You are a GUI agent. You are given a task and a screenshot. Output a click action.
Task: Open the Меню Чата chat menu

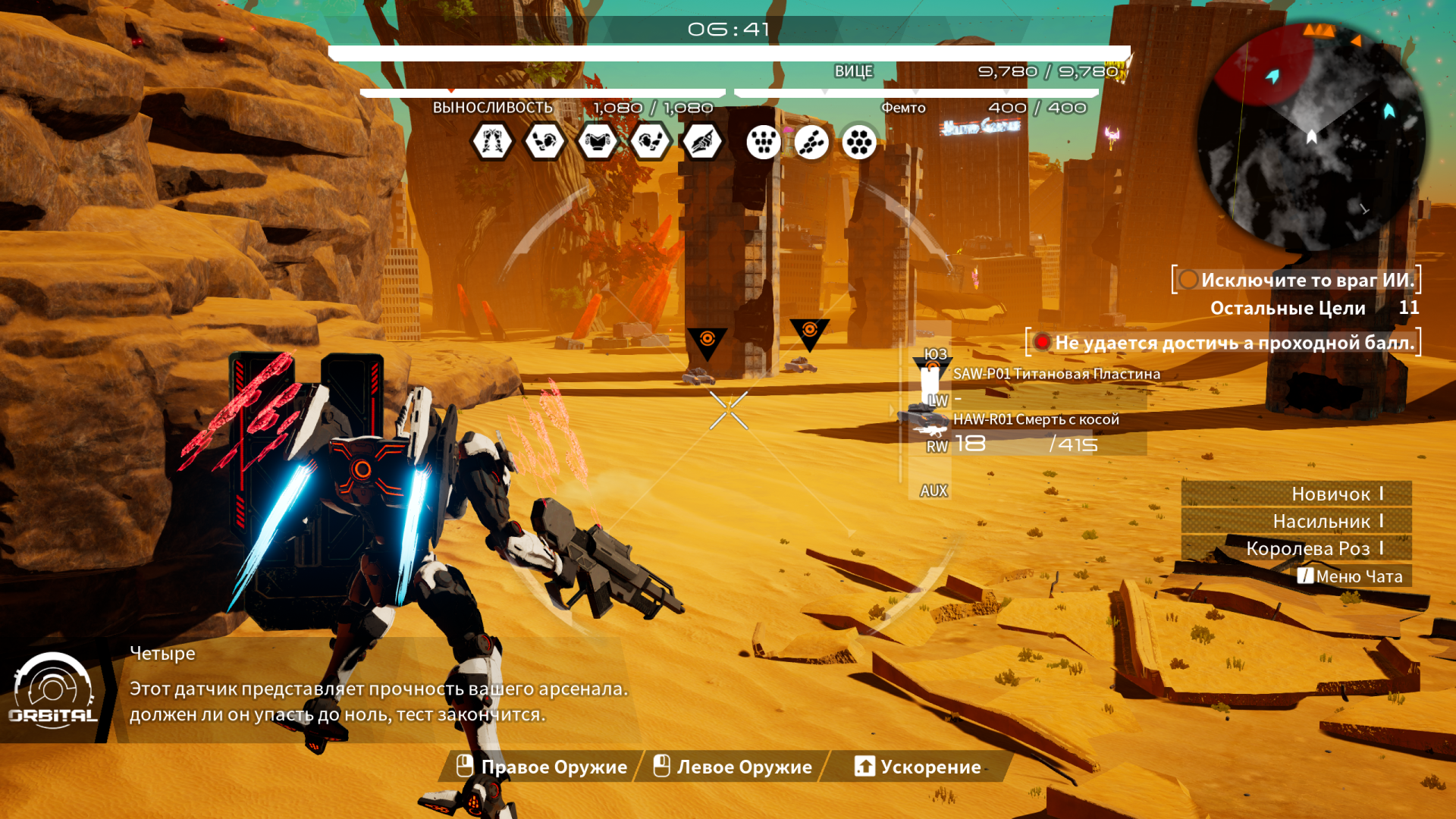[1351, 576]
